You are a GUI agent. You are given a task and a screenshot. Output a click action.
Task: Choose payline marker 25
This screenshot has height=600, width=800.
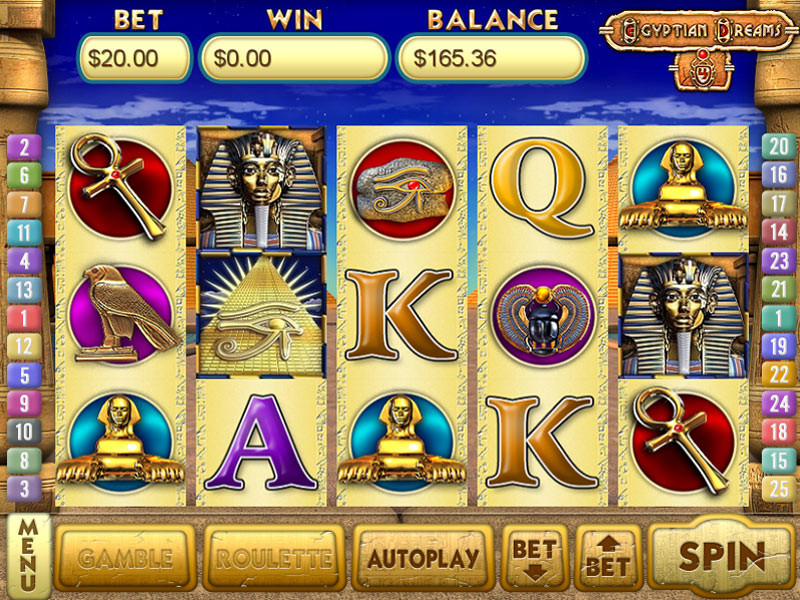click(777, 489)
